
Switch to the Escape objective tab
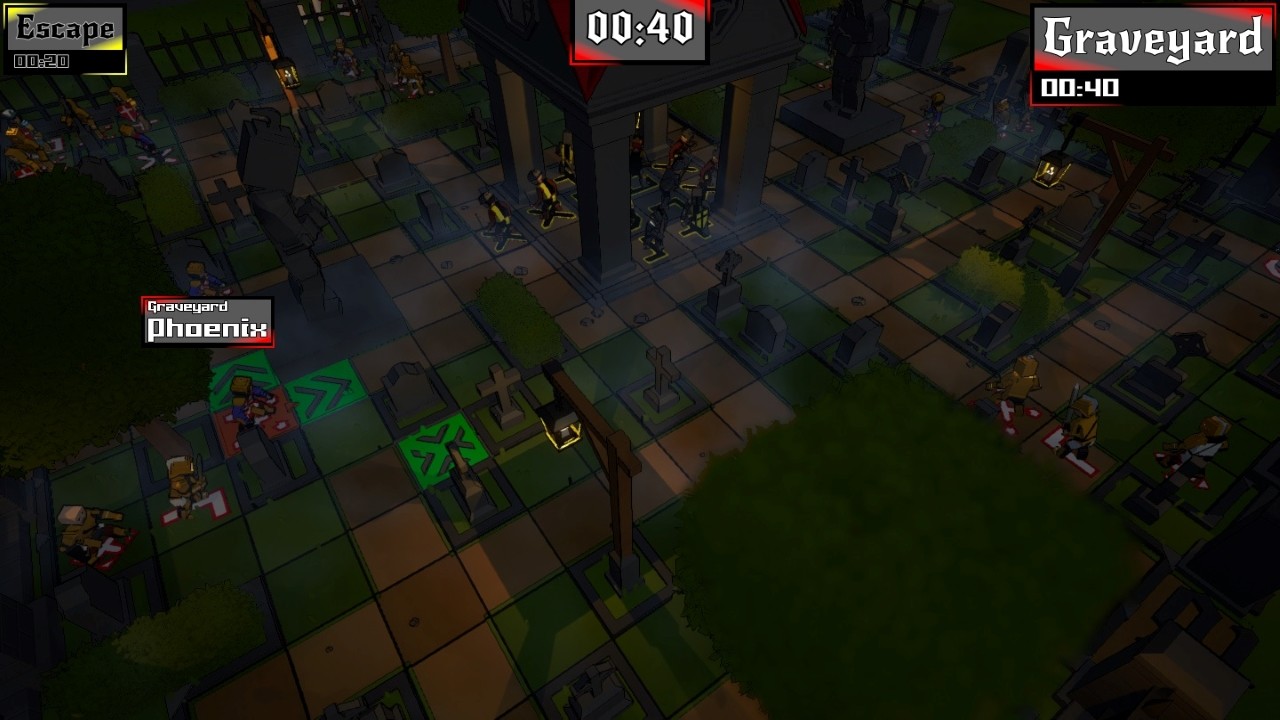(x=63, y=28)
